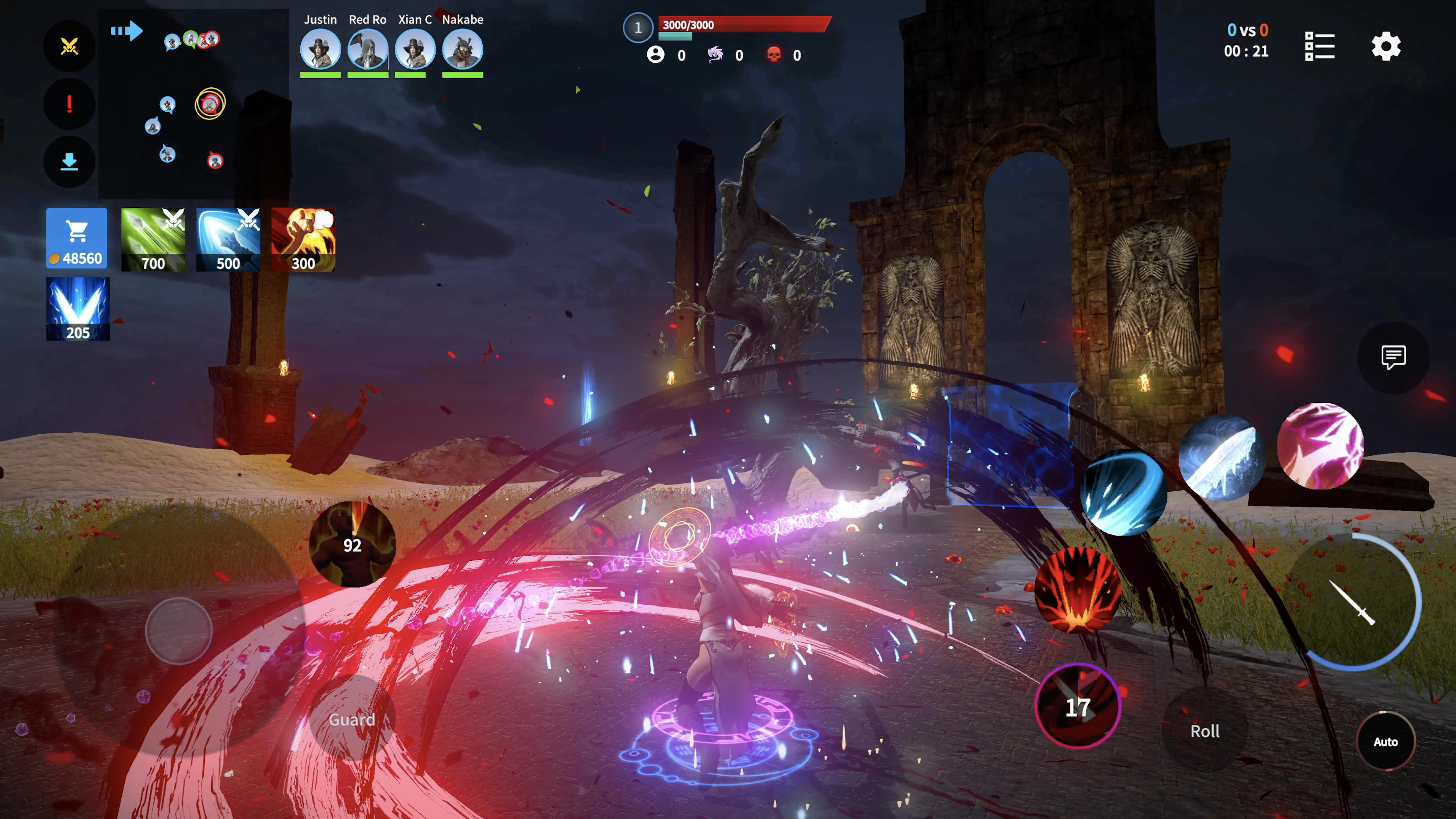Open the settings gear menu
1456x819 pixels.
pyautogui.click(x=1385, y=46)
